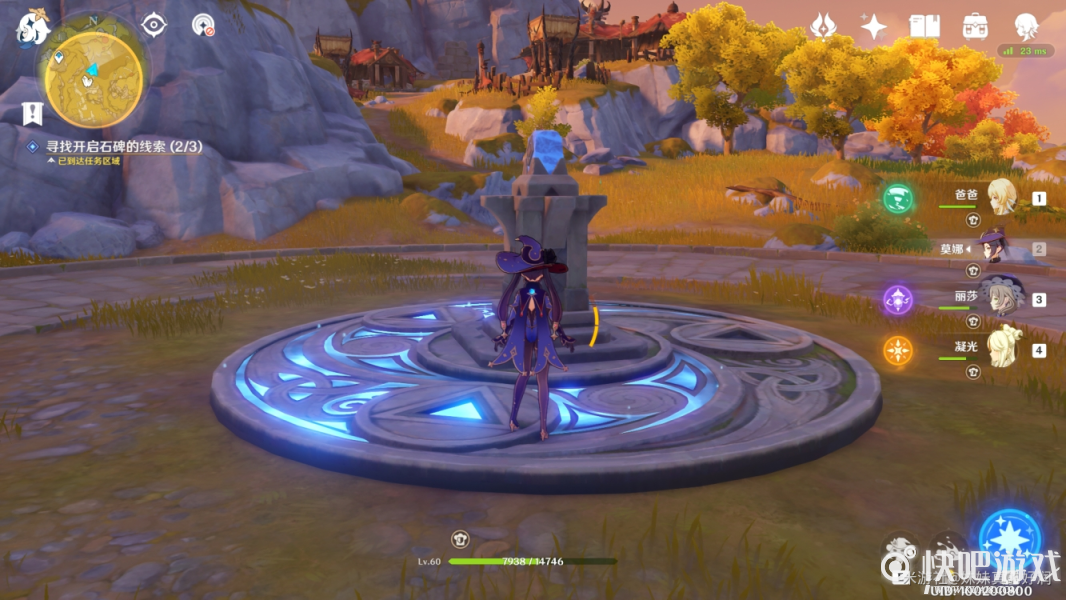Open the four-pointed star events icon
Screen dimensions: 1066x600
(x=873, y=27)
